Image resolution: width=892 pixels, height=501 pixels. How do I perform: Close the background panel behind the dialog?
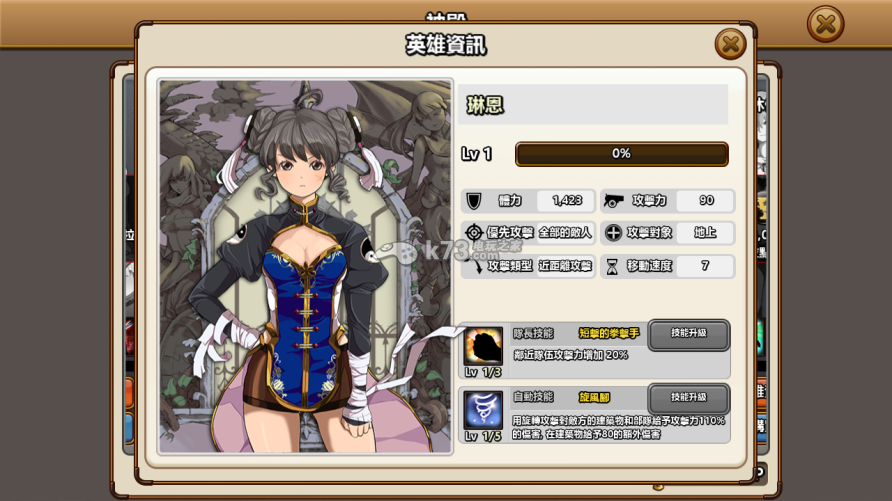pos(825,24)
